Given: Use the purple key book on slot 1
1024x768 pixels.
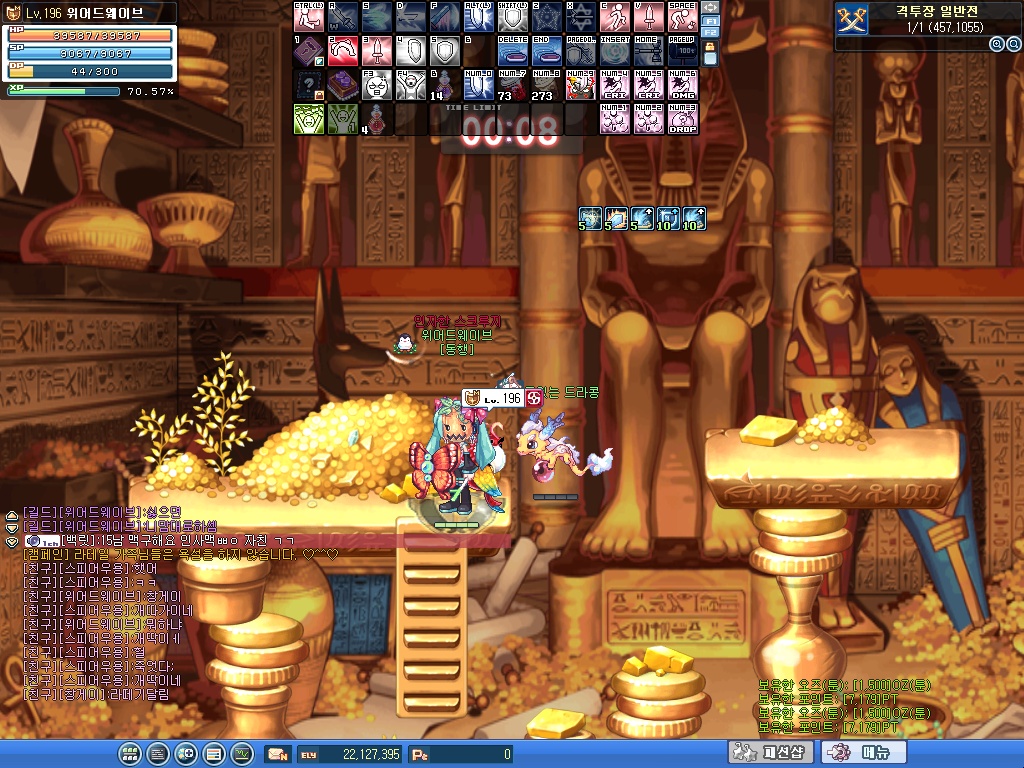Looking at the screenshot, I should 308,51.
